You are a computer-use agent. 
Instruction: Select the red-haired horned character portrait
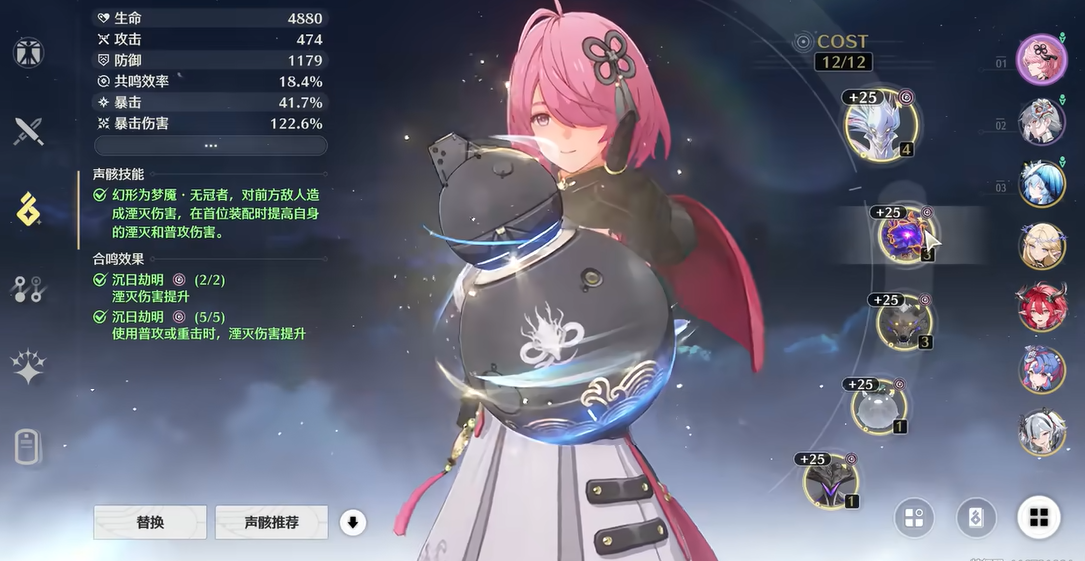point(1042,308)
